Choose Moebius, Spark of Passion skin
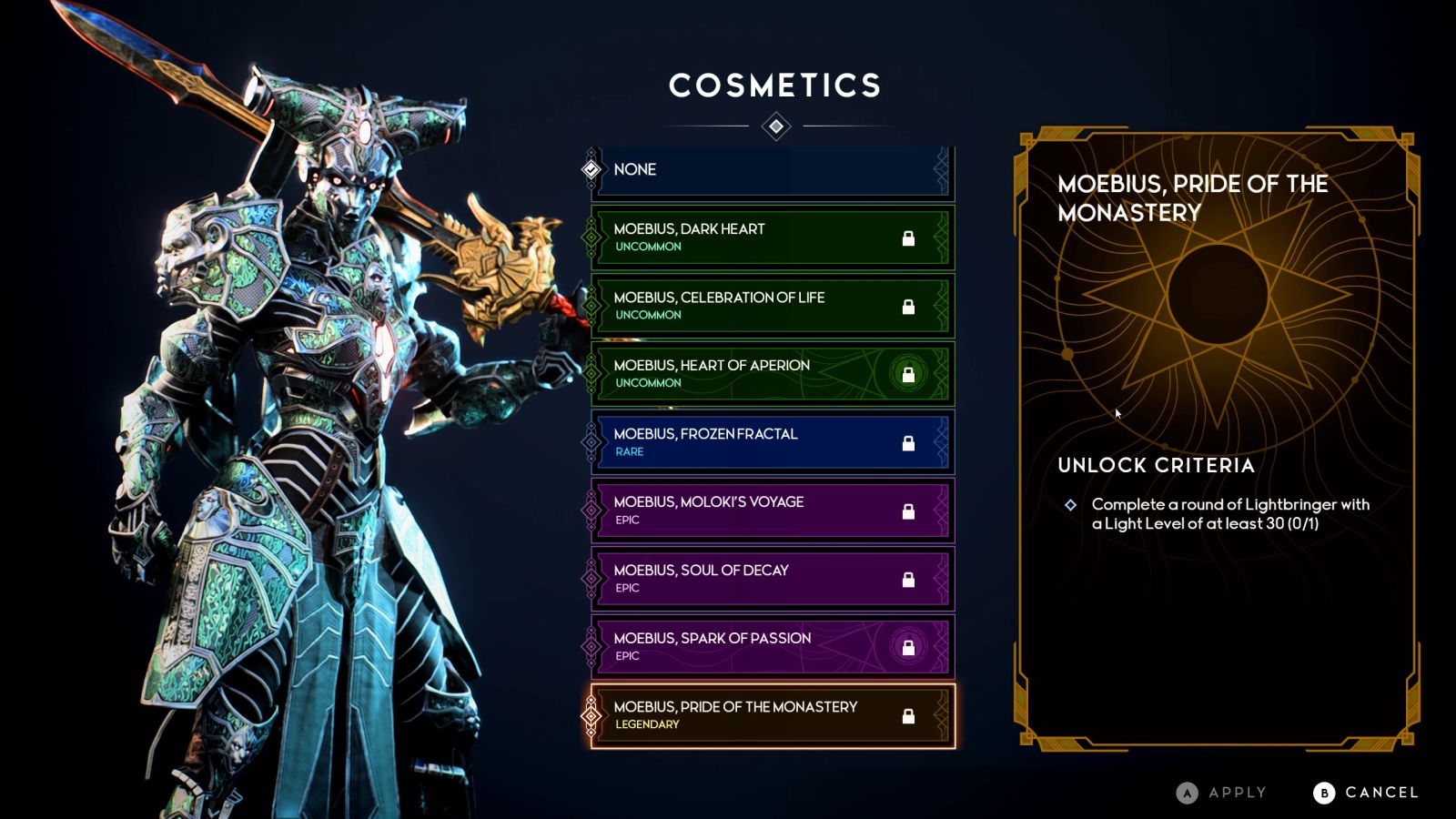 772,647
